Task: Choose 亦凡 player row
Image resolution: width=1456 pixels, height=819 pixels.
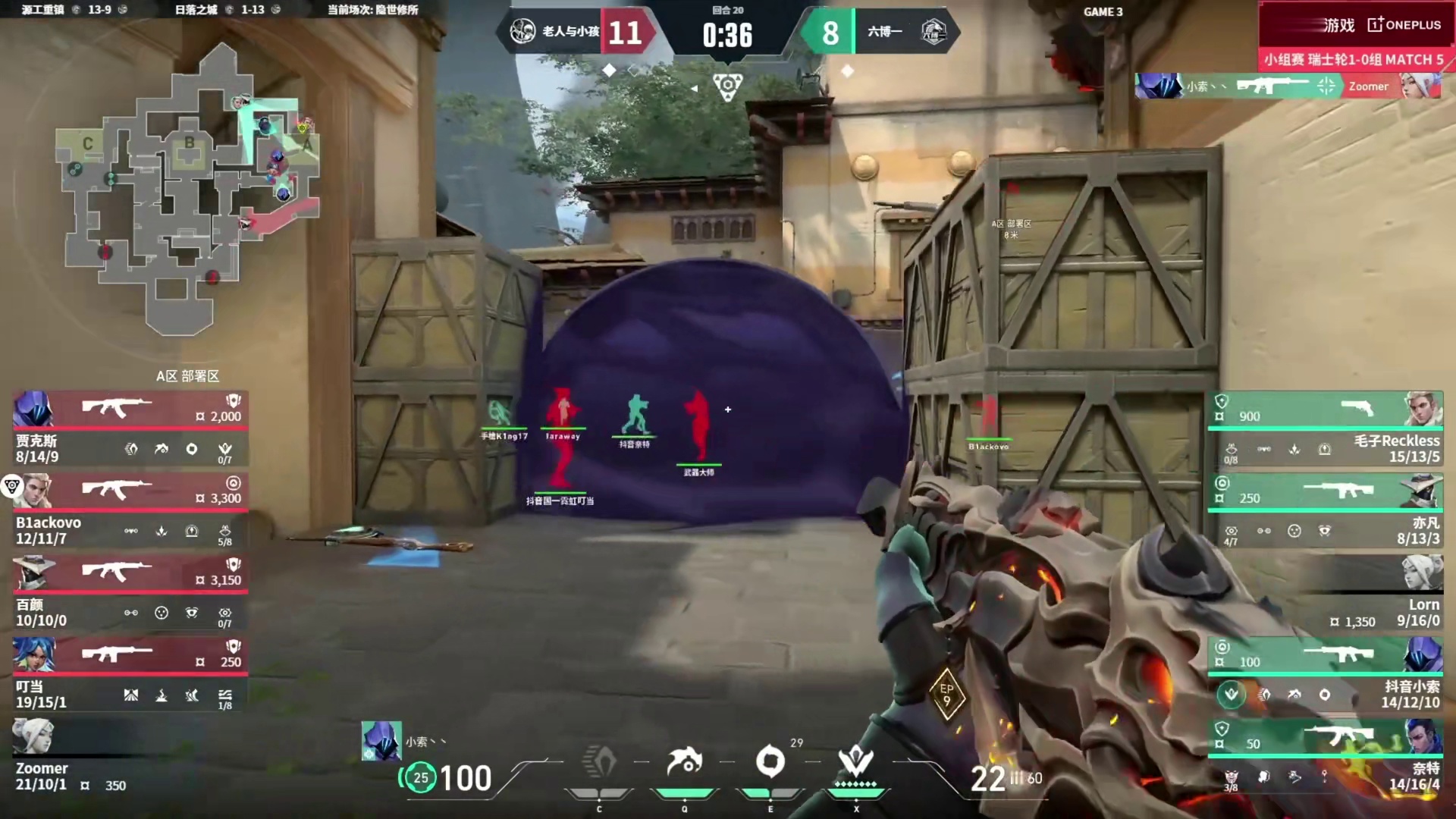Action: point(1325,510)
